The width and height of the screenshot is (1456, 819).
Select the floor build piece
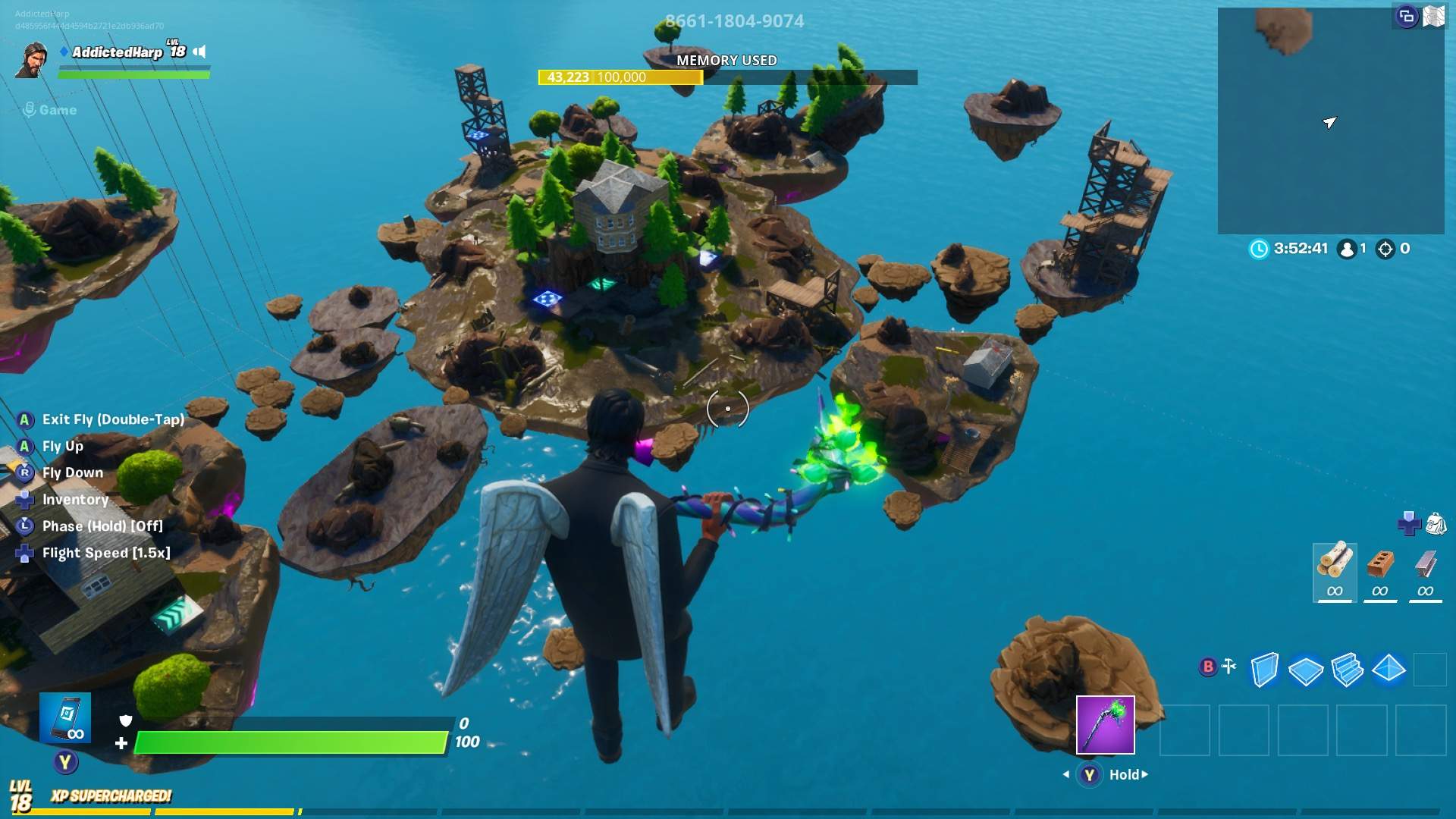[x=1305, y=670]
